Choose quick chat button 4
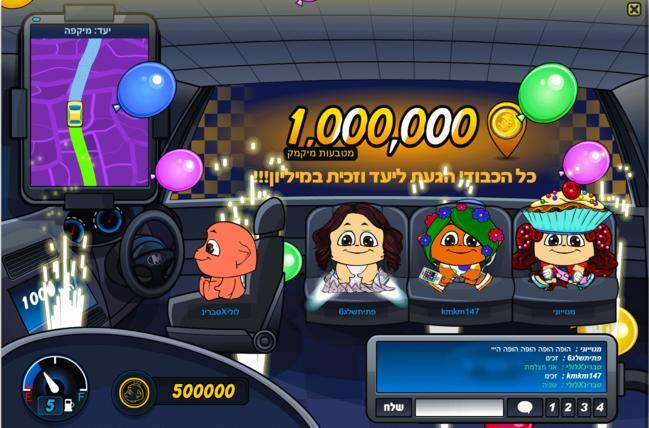Image resolution: width=649 pixels, height=428 pixels. click(x=599, y=407)
